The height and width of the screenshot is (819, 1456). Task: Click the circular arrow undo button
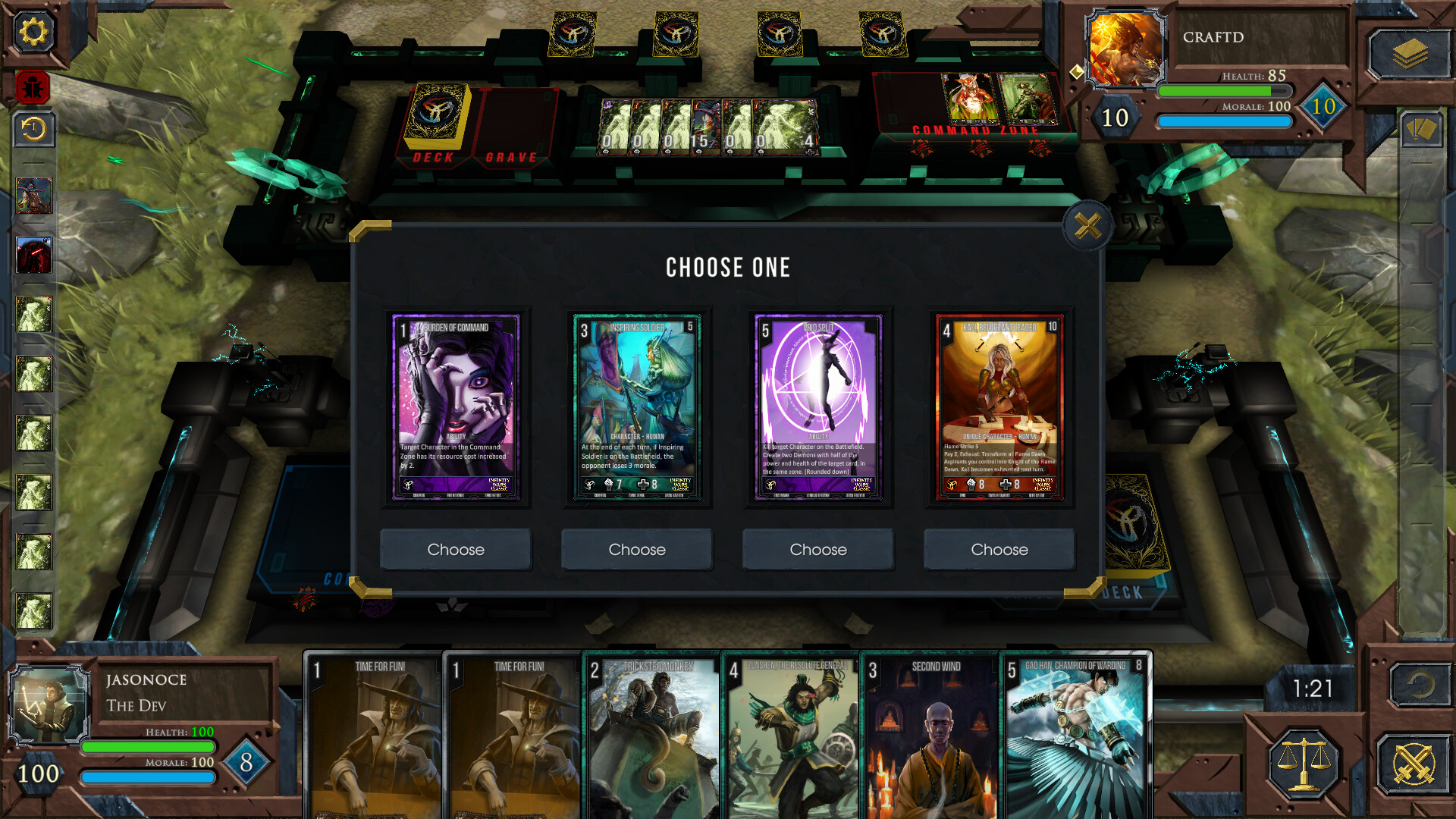(1420, 686)
